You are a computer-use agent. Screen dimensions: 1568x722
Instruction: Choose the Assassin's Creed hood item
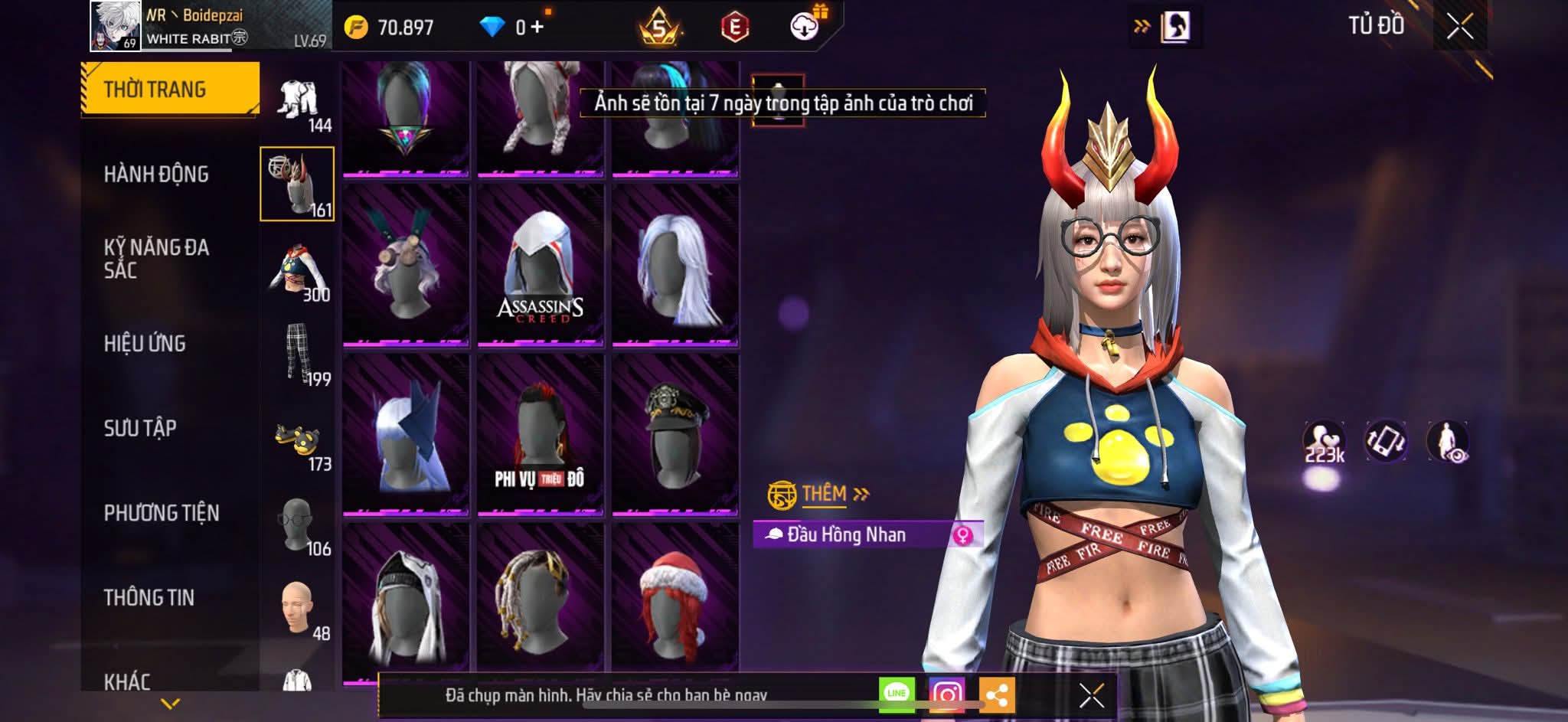click(x=541, y=265)
